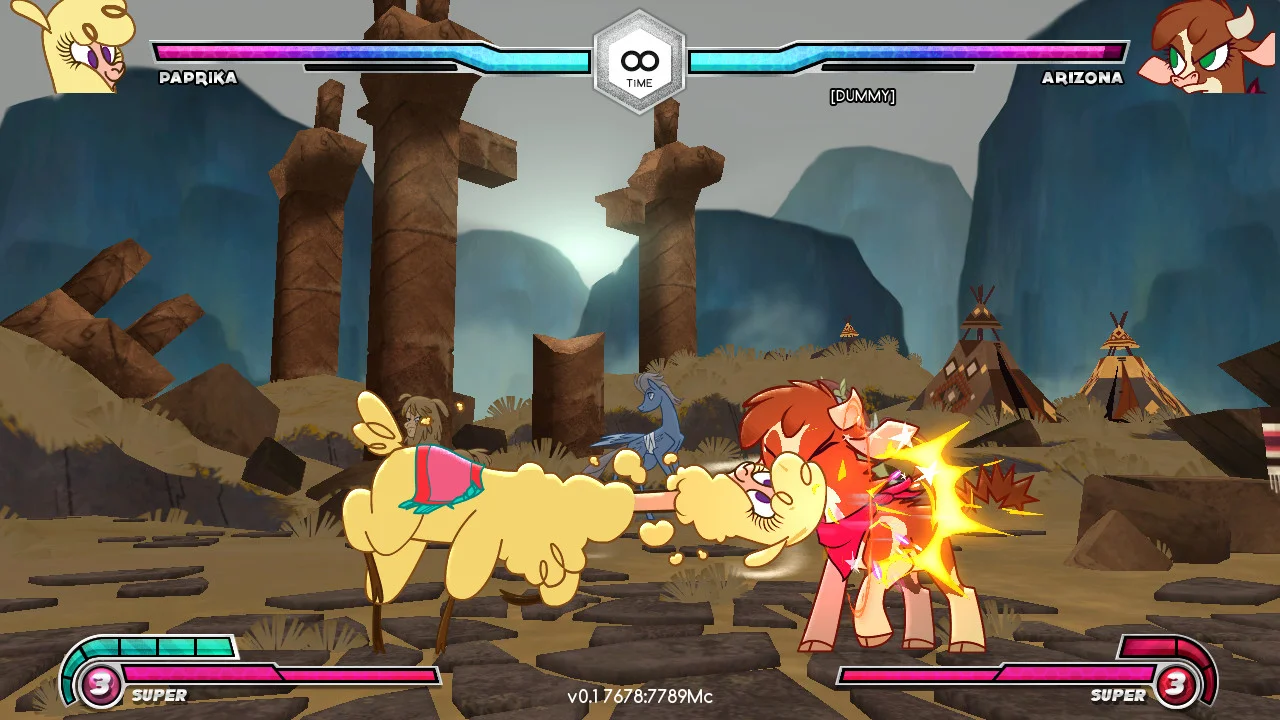Image resolution: width=1280 pixels, height=720 pixels.
Task: Toggle the [DUMMY] training mode indicator
Action: click(864, 96)
